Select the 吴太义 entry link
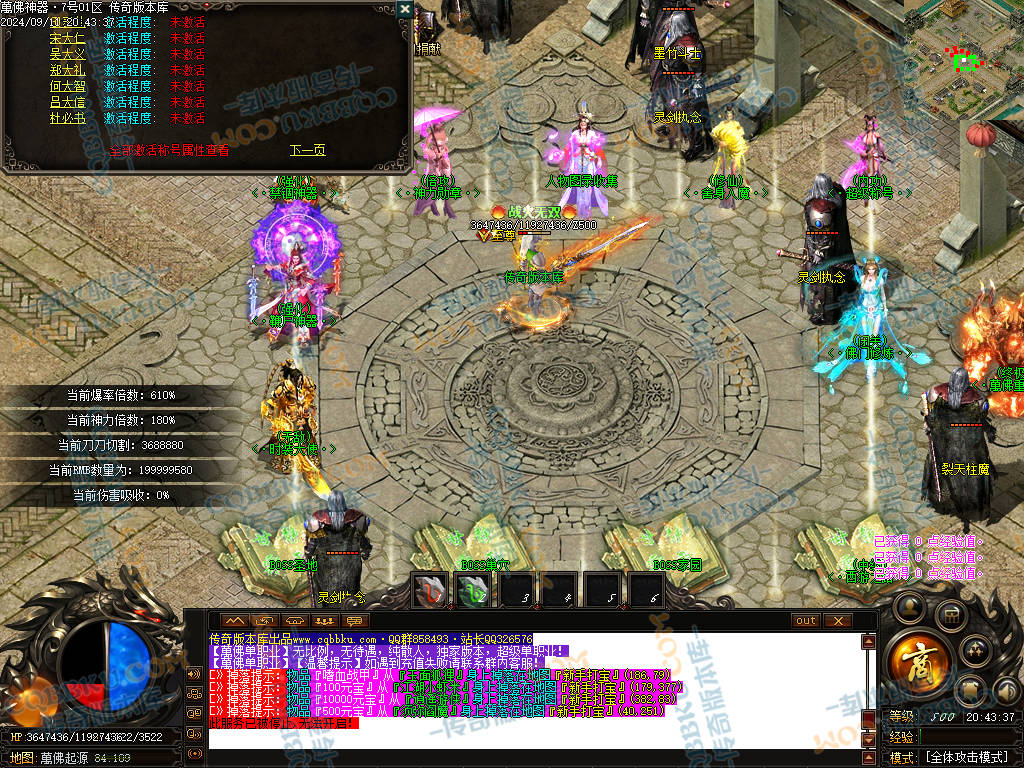Viewport: 1024px width, 768px height. point(67,54)
